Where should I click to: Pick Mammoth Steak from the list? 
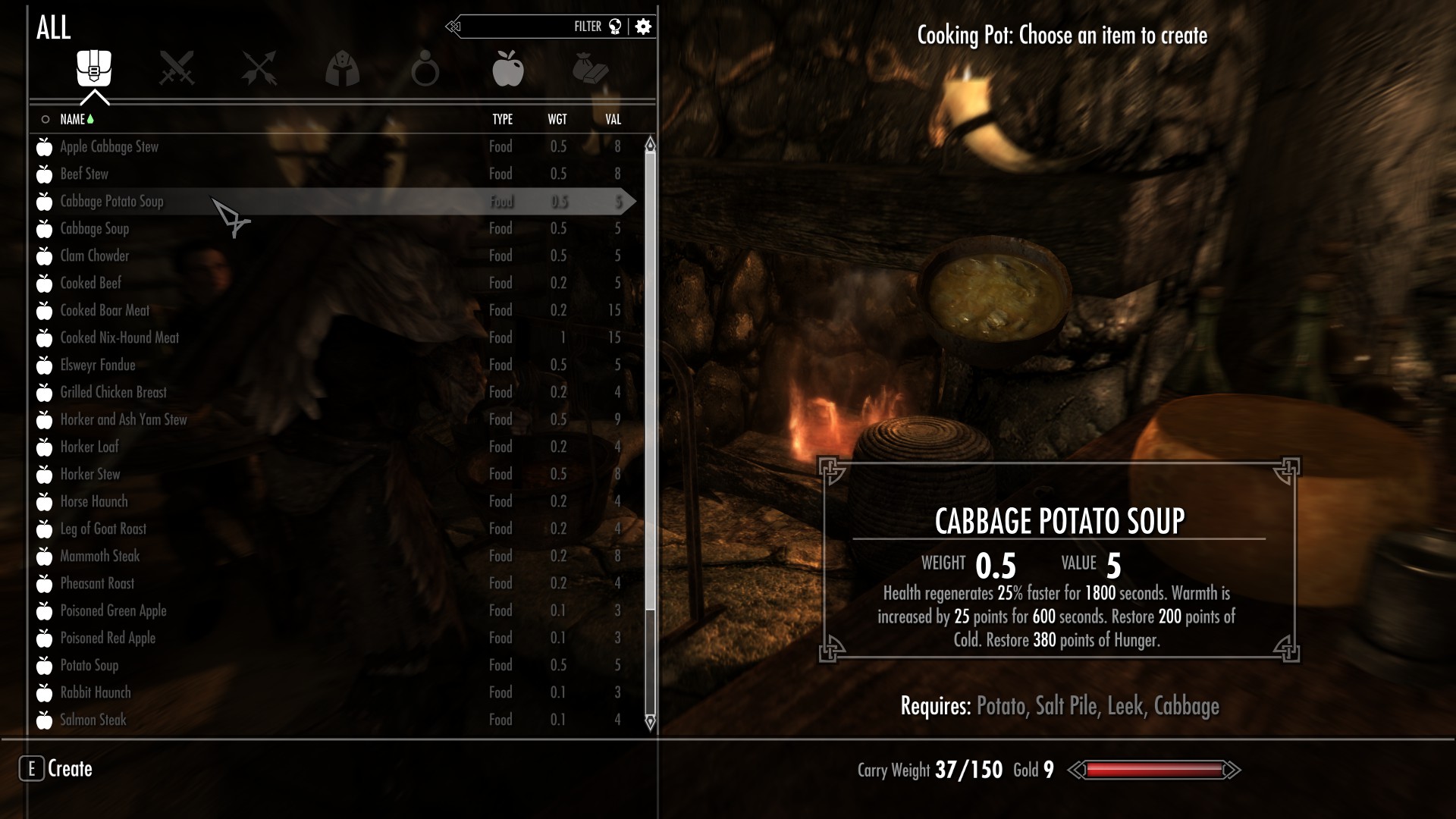100,556
